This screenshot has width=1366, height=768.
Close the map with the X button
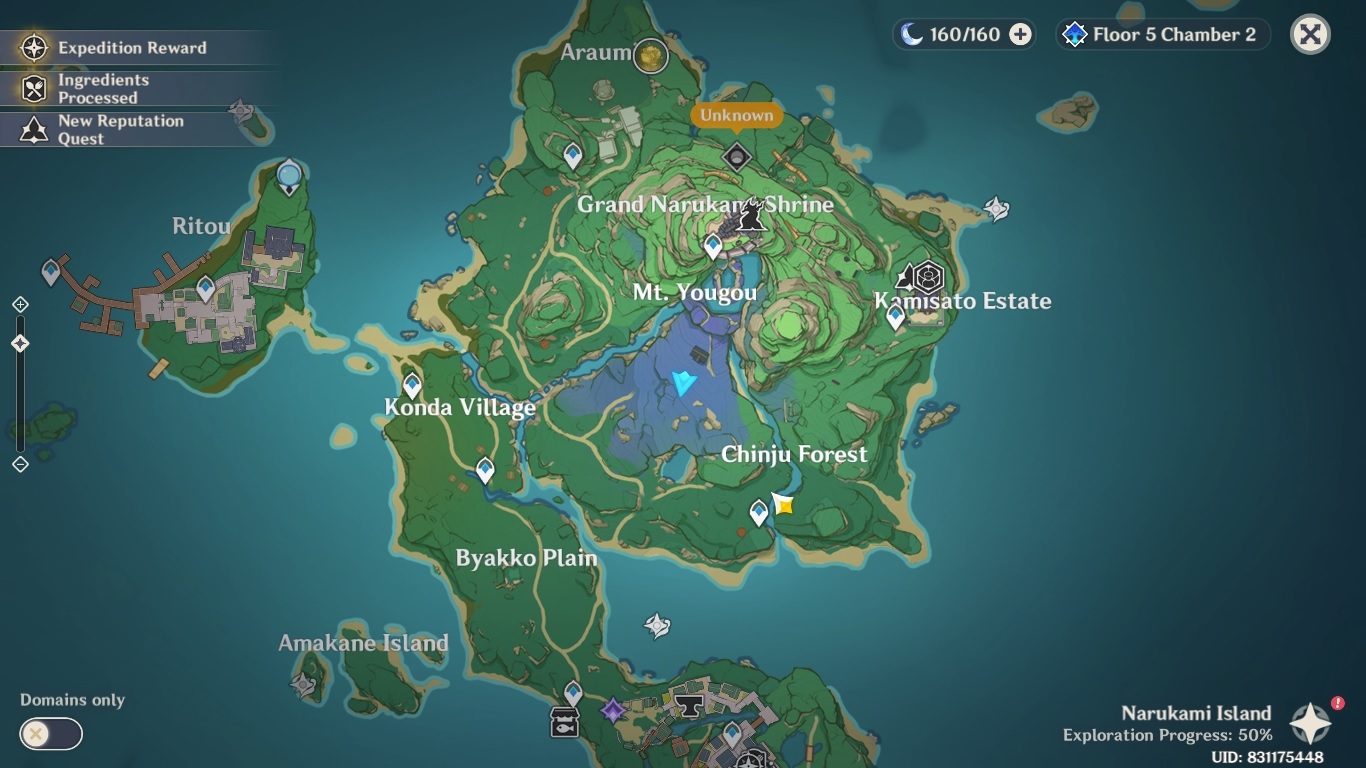point(1310,35)
